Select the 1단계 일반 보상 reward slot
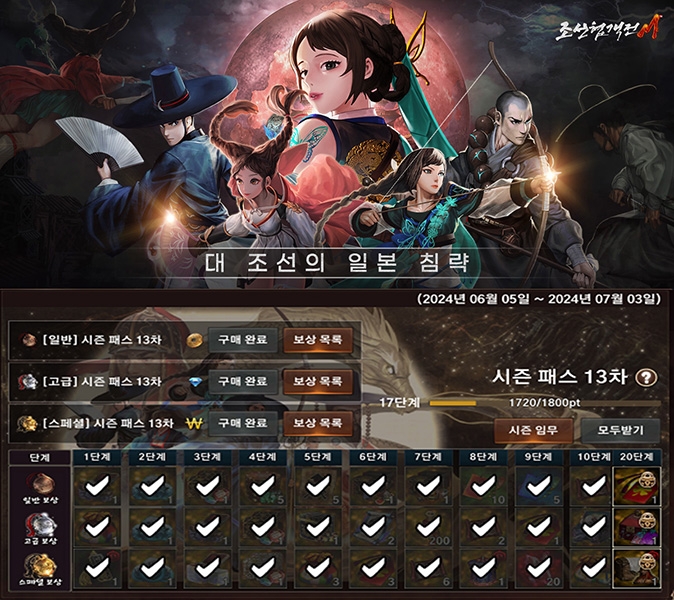Viewport: 674px width, 600px height. tap(97, 487)
